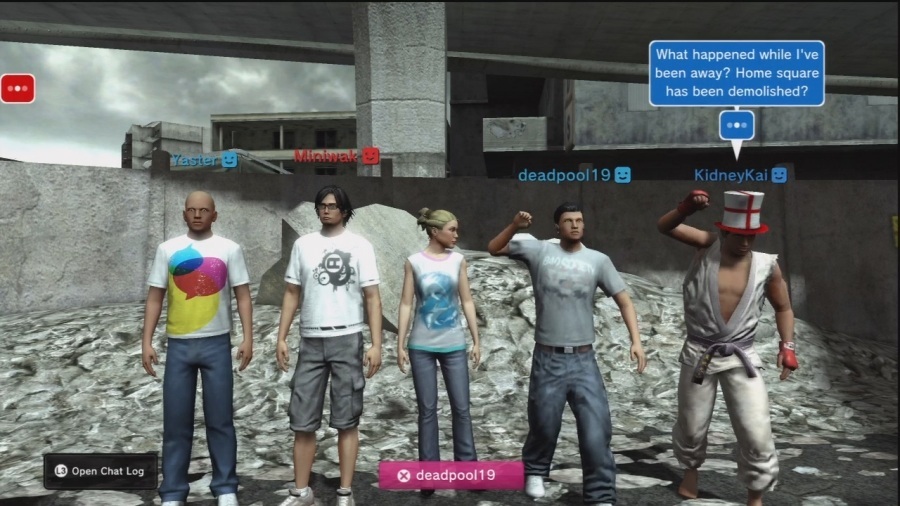Choose Miniwak's red name tag
This screenshot has height=506, width=900.
pyautogui.click(x=337, y=155)
